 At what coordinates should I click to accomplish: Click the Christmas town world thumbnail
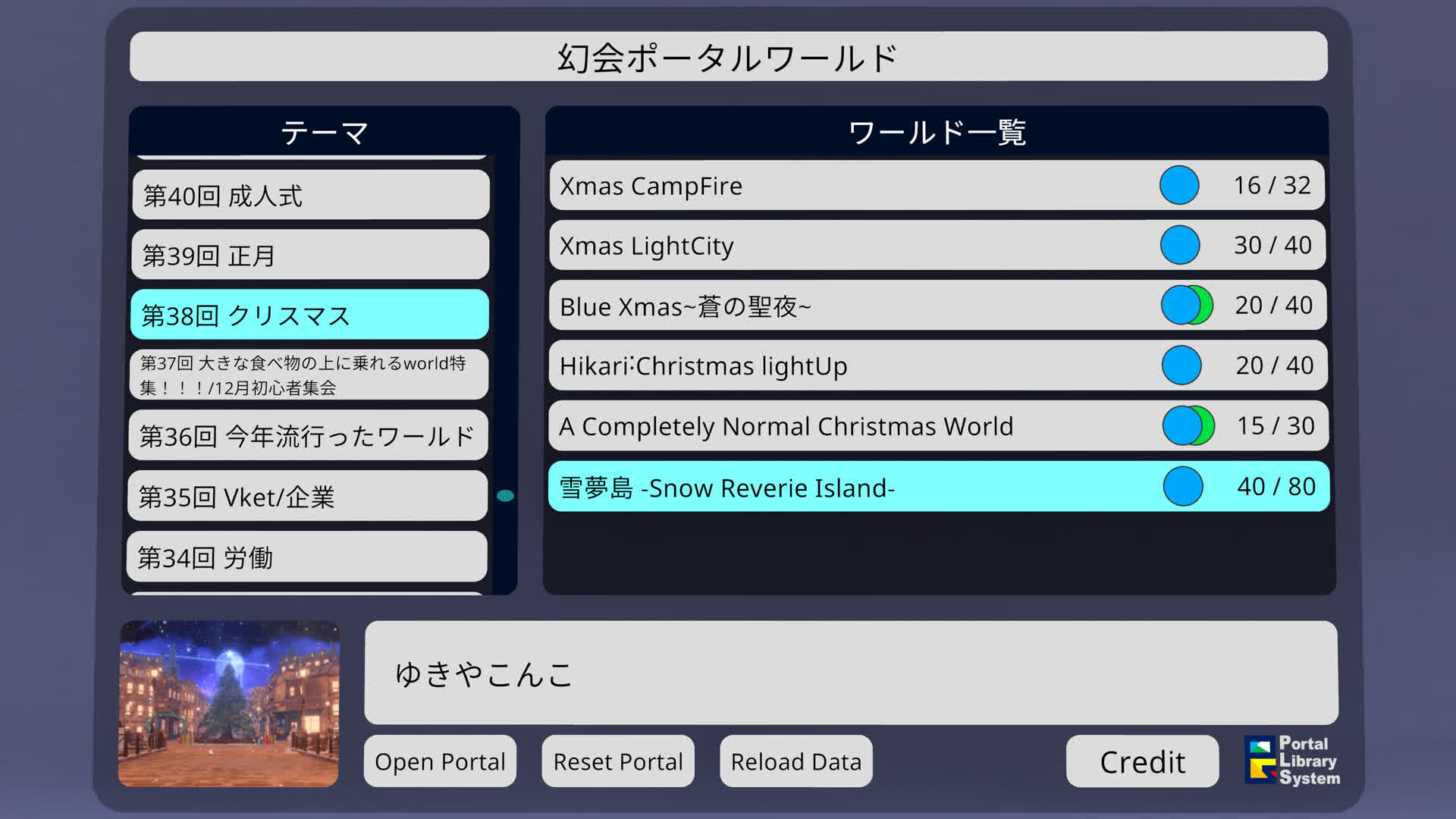229,704
